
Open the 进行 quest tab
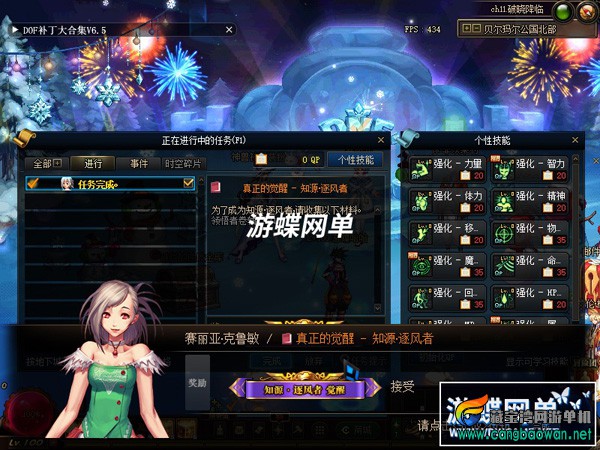93,163
